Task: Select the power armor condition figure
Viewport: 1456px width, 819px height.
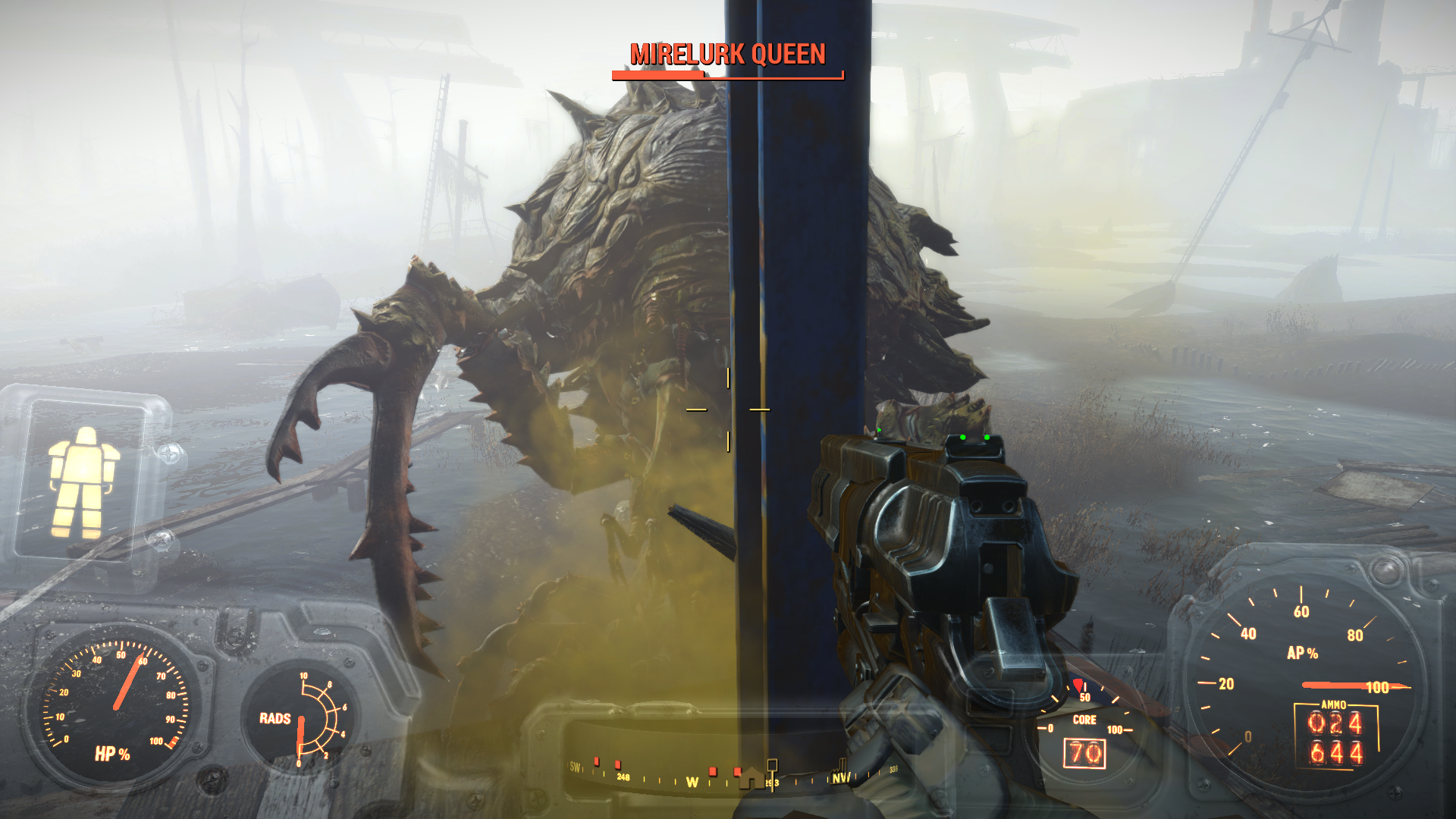Action: (x=83, y=482)
